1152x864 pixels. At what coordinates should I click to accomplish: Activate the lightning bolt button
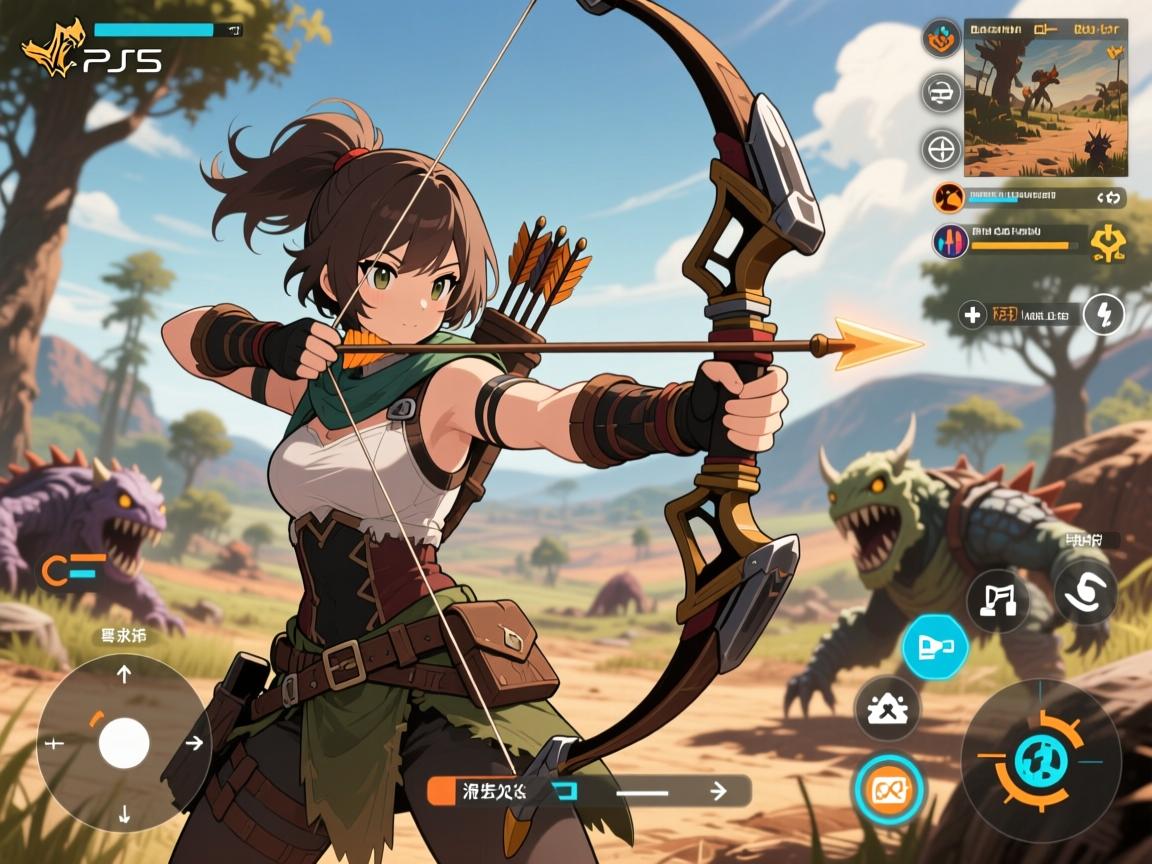coord(1104,316)
